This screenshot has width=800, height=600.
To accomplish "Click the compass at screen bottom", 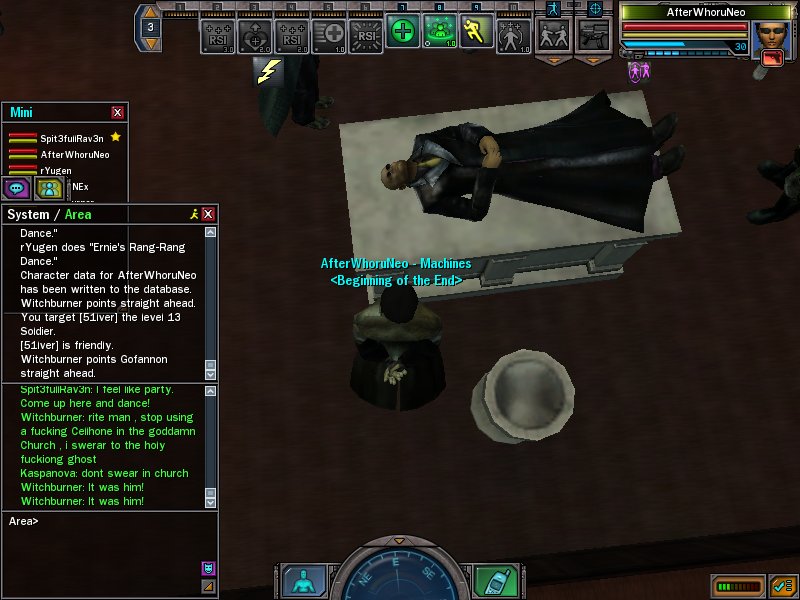I will click(398, 572).
